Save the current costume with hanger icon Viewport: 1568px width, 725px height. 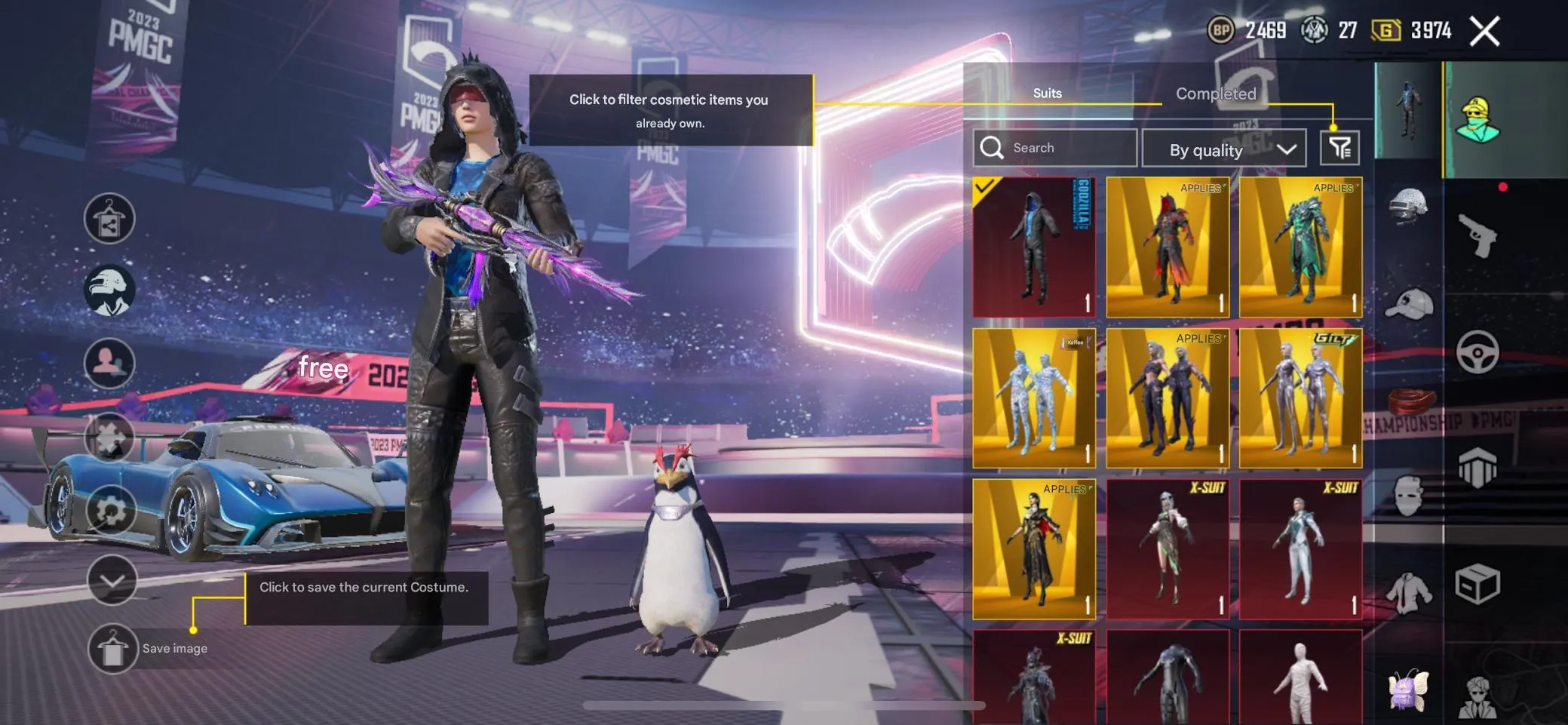click(112, 649)
